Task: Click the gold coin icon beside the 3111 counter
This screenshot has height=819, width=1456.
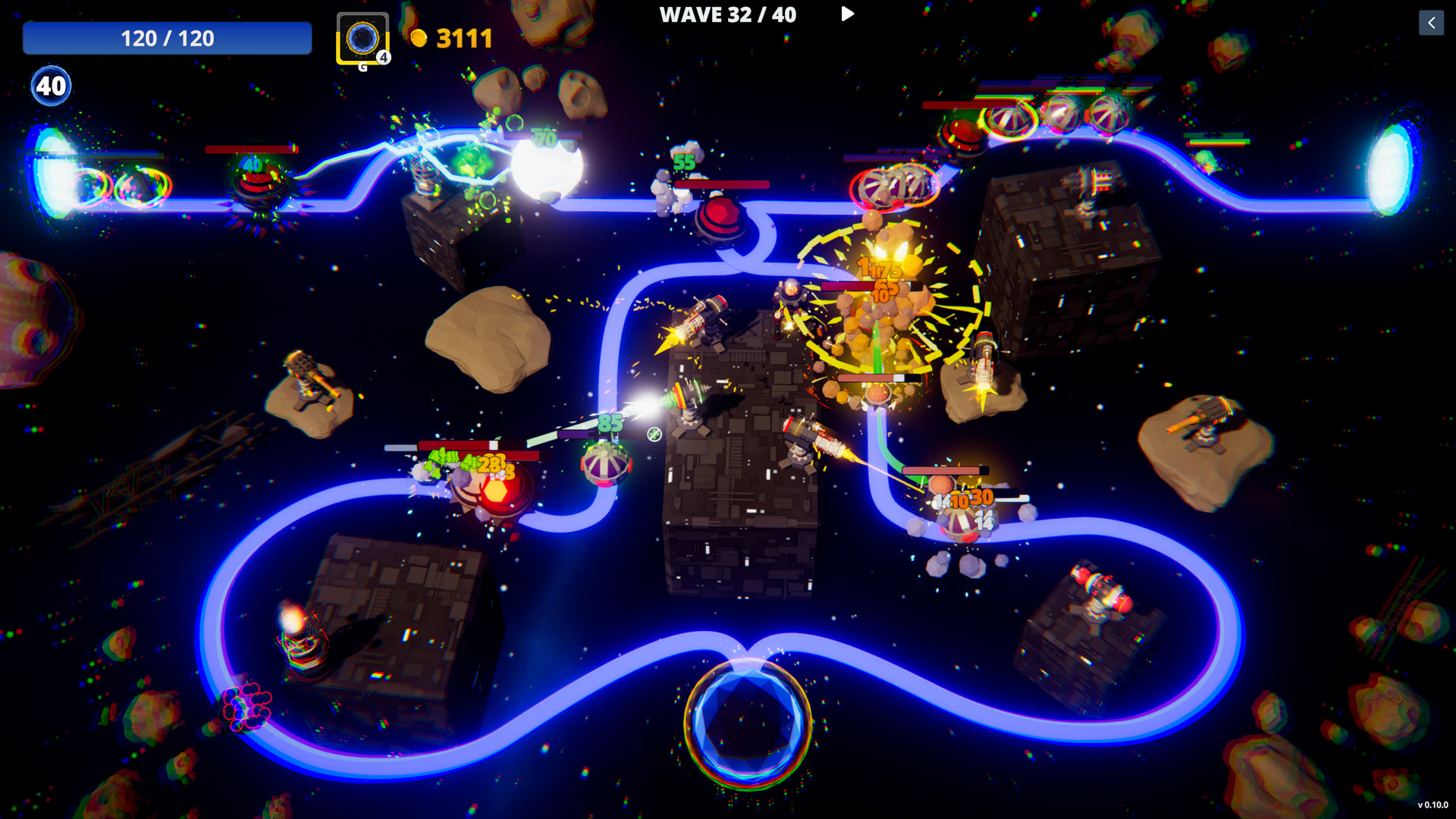Action: click(422, 38)
